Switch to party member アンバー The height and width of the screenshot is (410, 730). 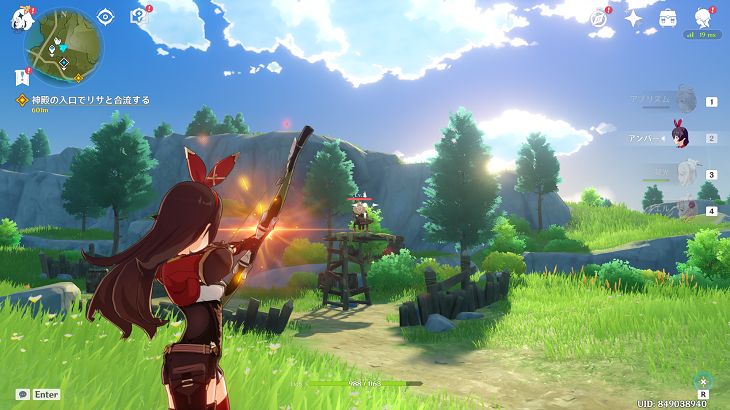pos(682,138)
